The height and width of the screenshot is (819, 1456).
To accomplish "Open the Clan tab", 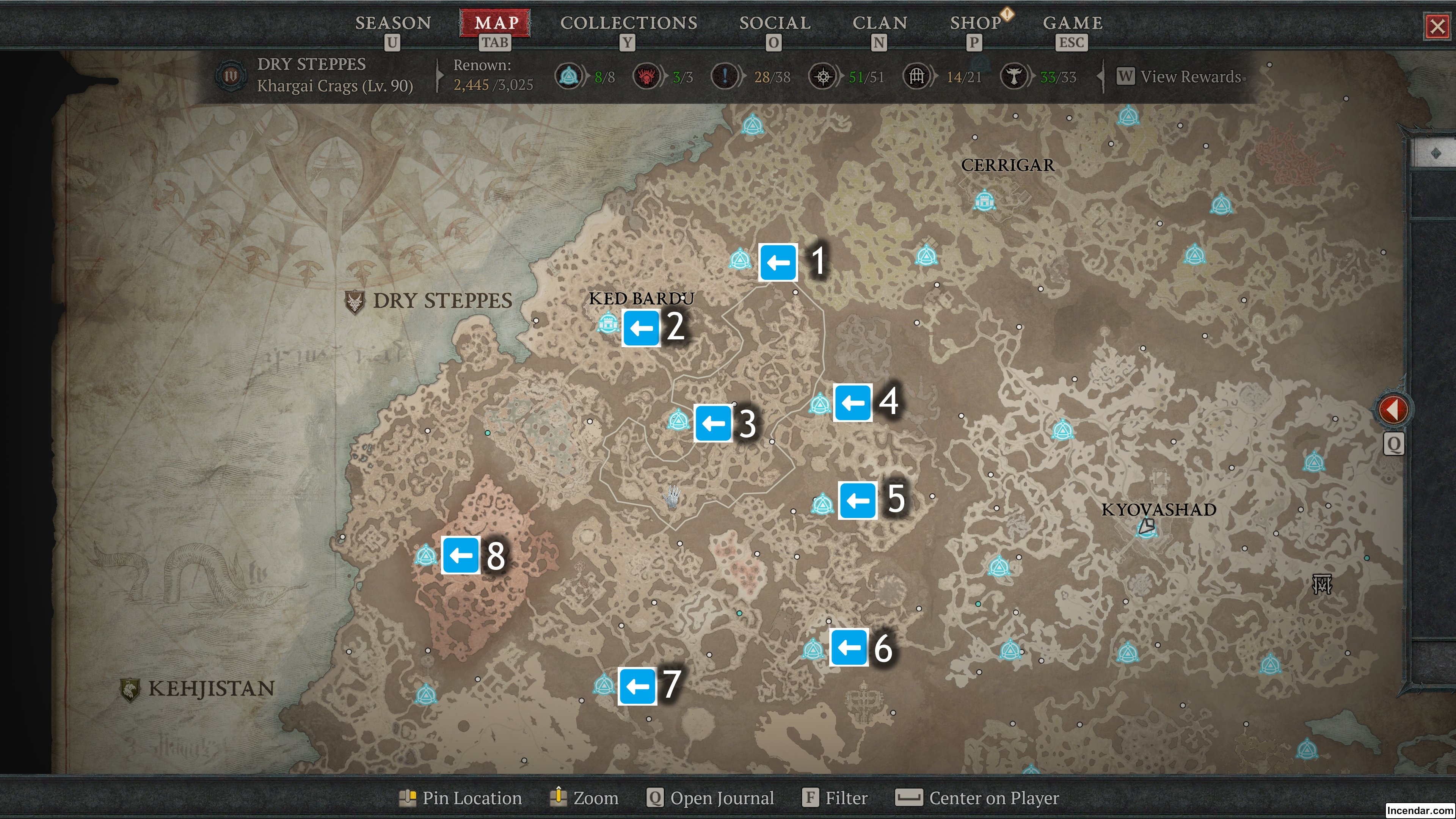I will [880, 23].
